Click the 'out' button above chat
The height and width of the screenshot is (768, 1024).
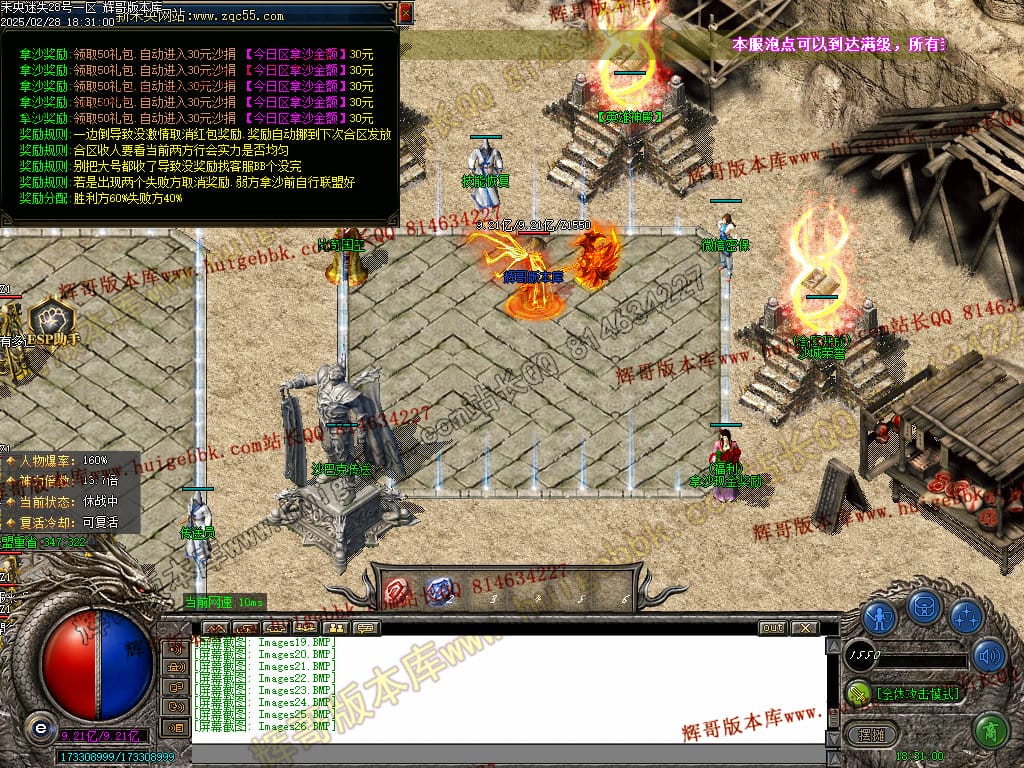pos(772,628)
